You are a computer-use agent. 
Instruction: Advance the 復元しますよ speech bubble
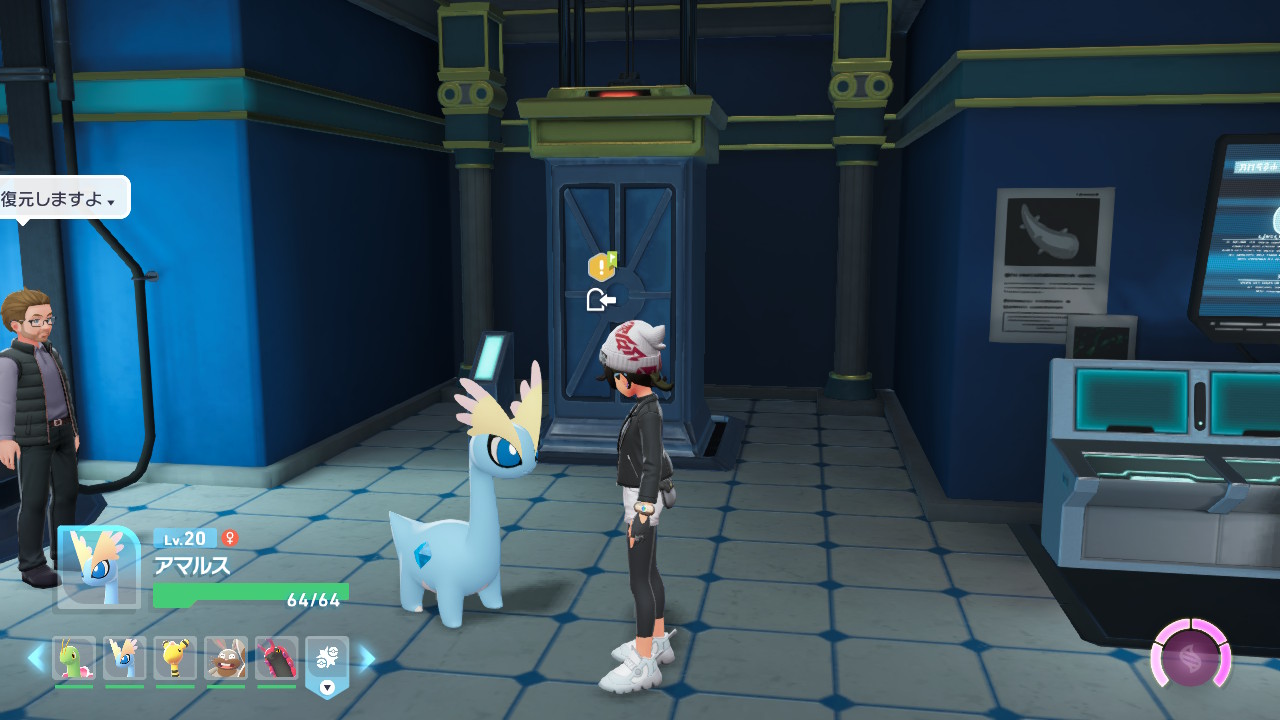62,198
